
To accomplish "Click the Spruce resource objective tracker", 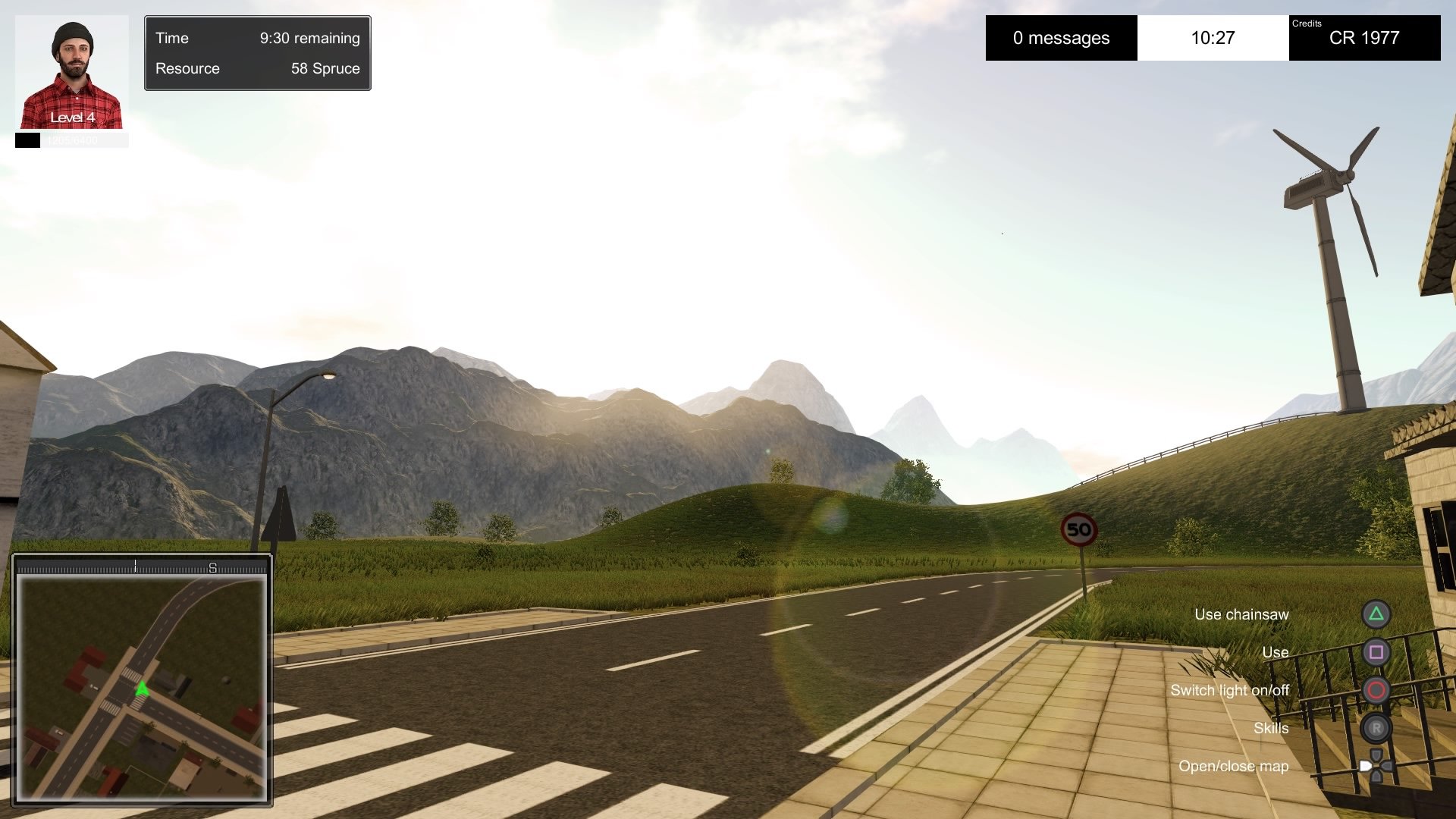I will pos(257,68).
